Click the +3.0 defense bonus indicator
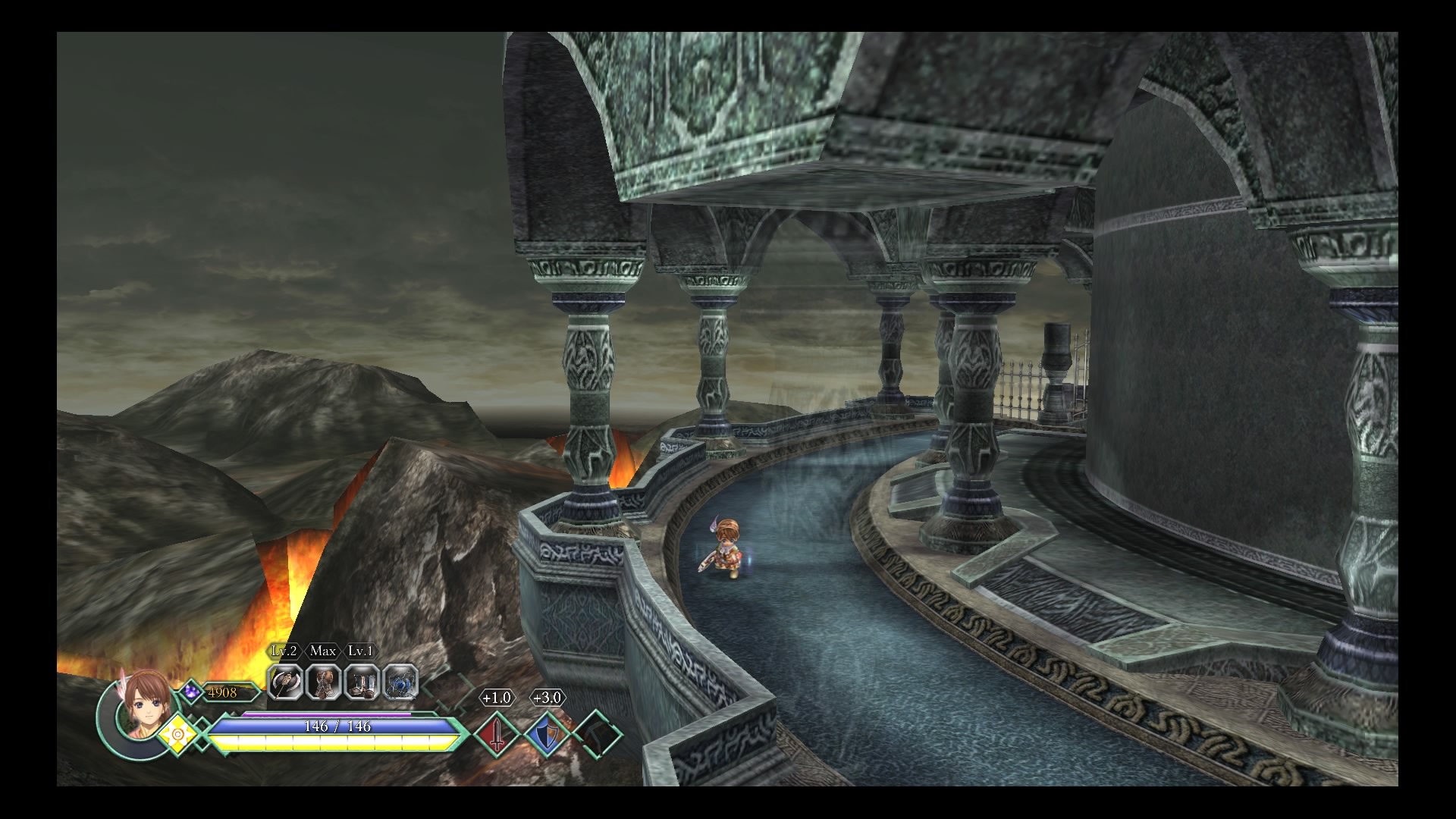 (548, 697)
